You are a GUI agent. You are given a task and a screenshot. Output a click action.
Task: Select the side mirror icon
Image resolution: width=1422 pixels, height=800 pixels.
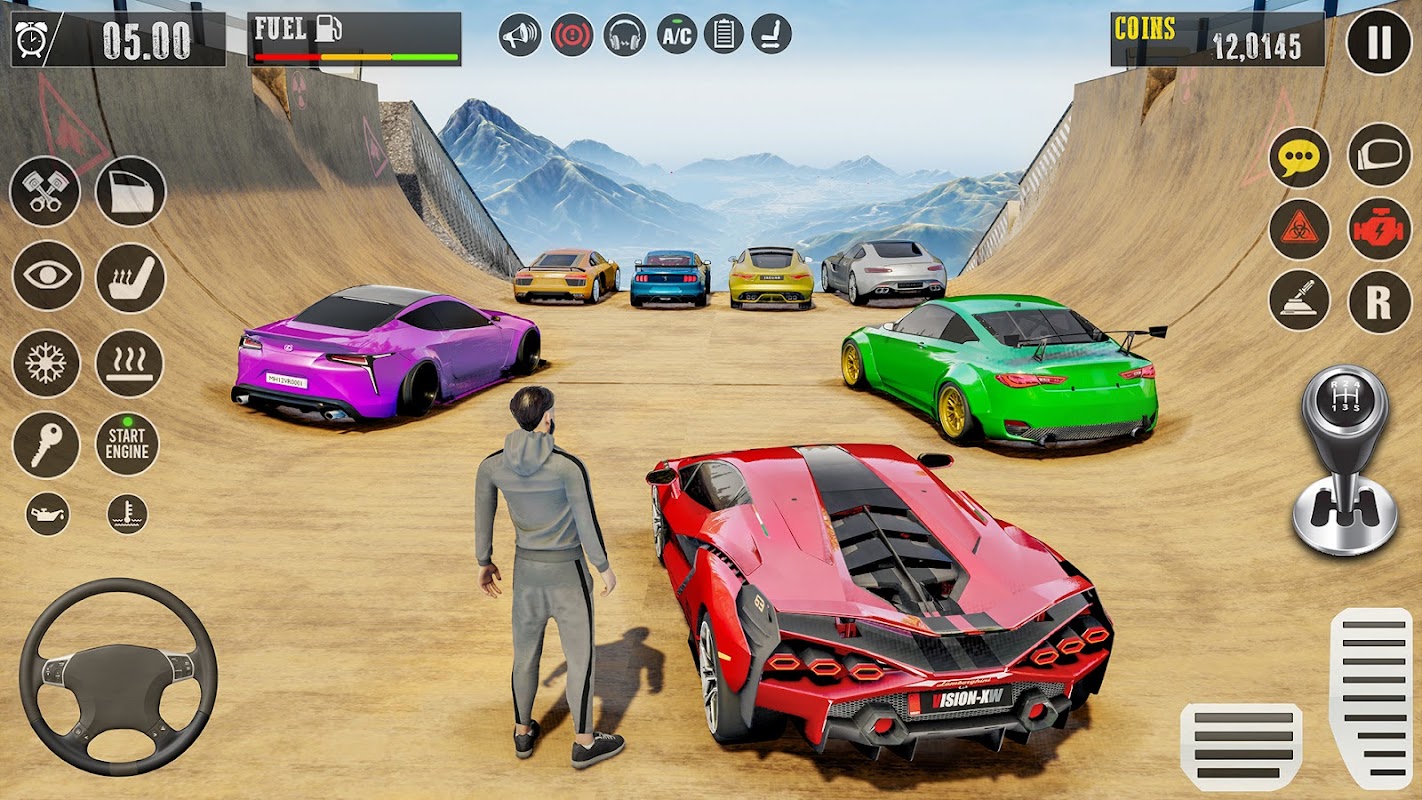[x=1379, y=155]
